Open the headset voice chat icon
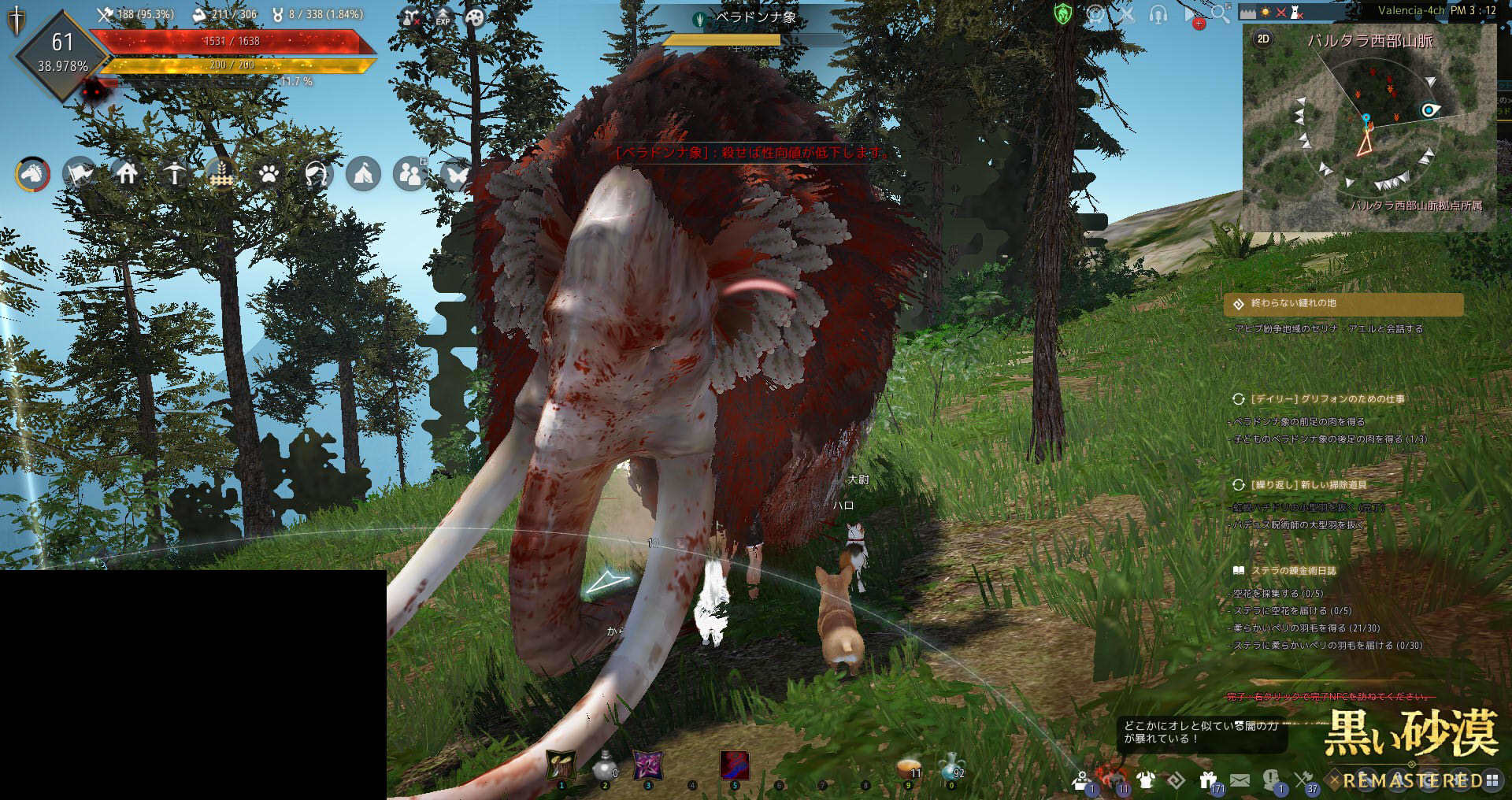This screenshot has height=800, width=1512. pos(1158,14)
